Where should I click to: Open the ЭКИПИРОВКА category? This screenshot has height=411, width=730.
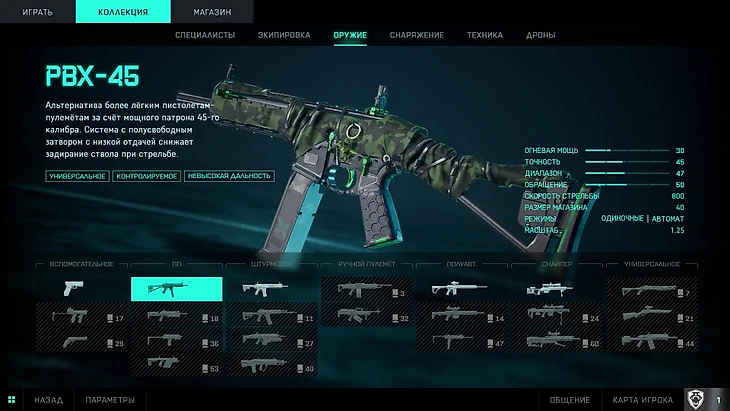284,35
